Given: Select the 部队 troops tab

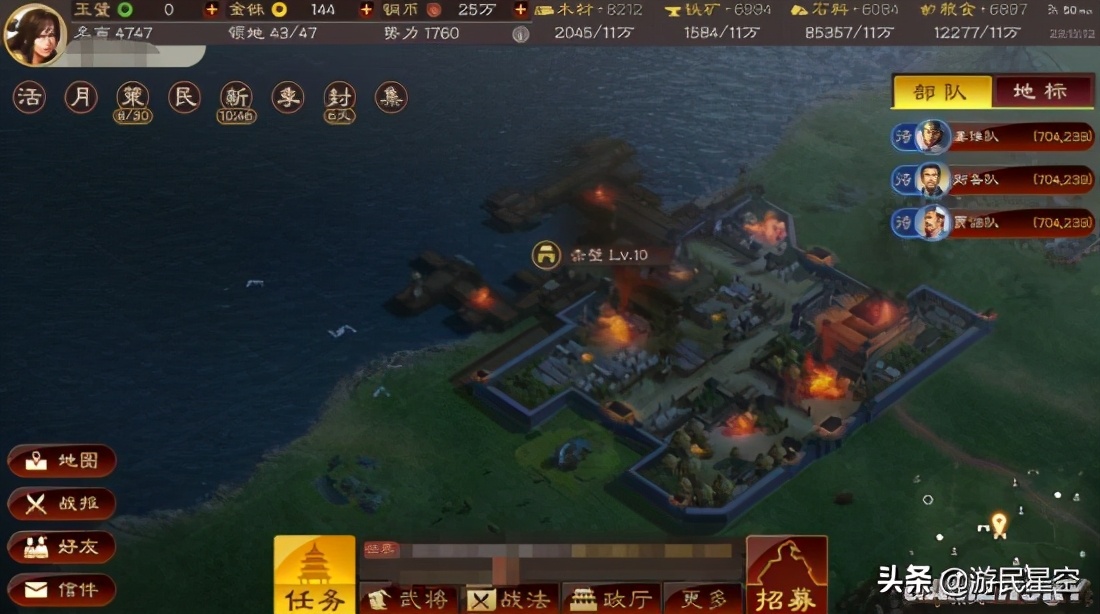Looking at the screenshot, I should pos(941,91).
